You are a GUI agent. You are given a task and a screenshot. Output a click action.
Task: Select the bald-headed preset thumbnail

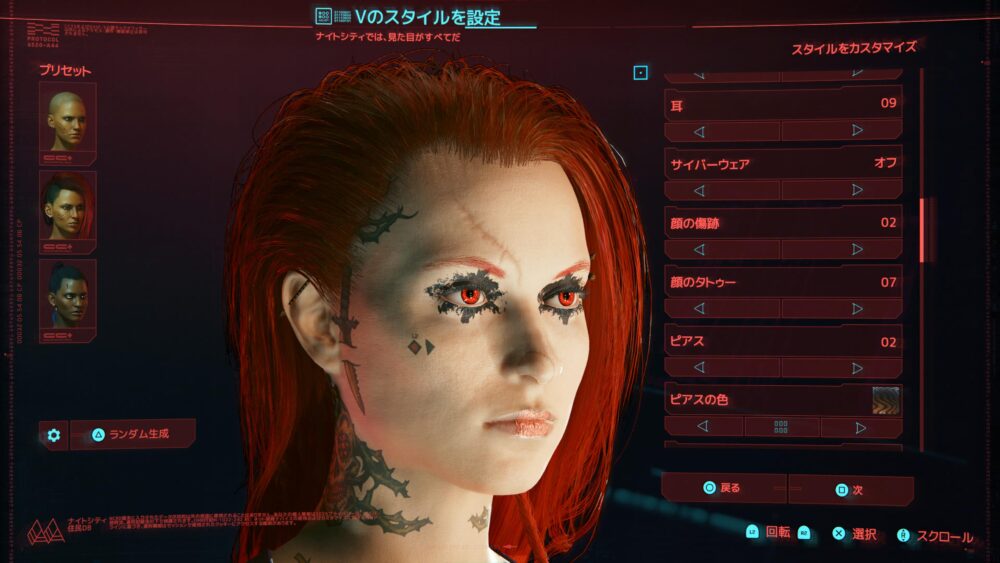coord(67,118)
